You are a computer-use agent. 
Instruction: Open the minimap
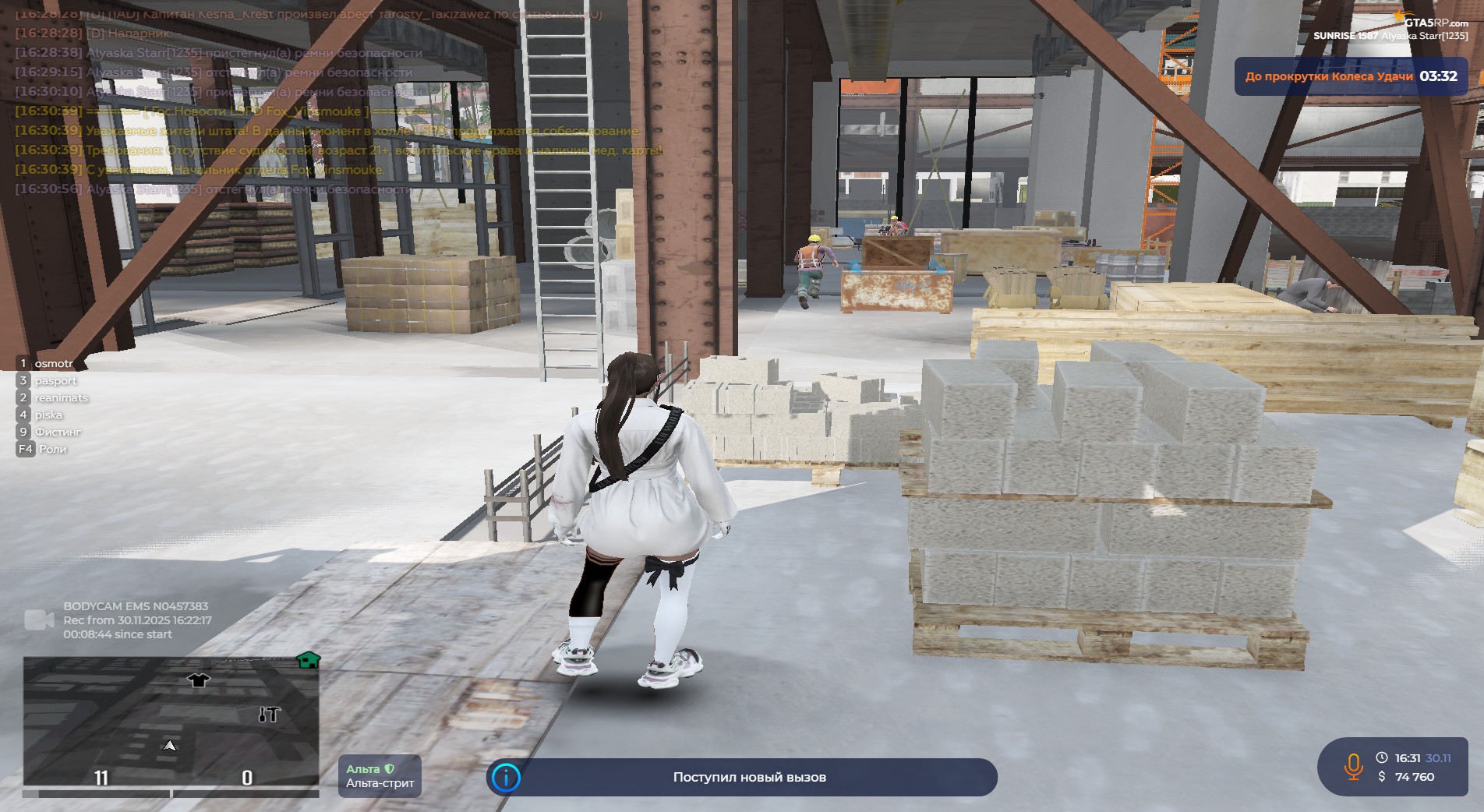171,721
